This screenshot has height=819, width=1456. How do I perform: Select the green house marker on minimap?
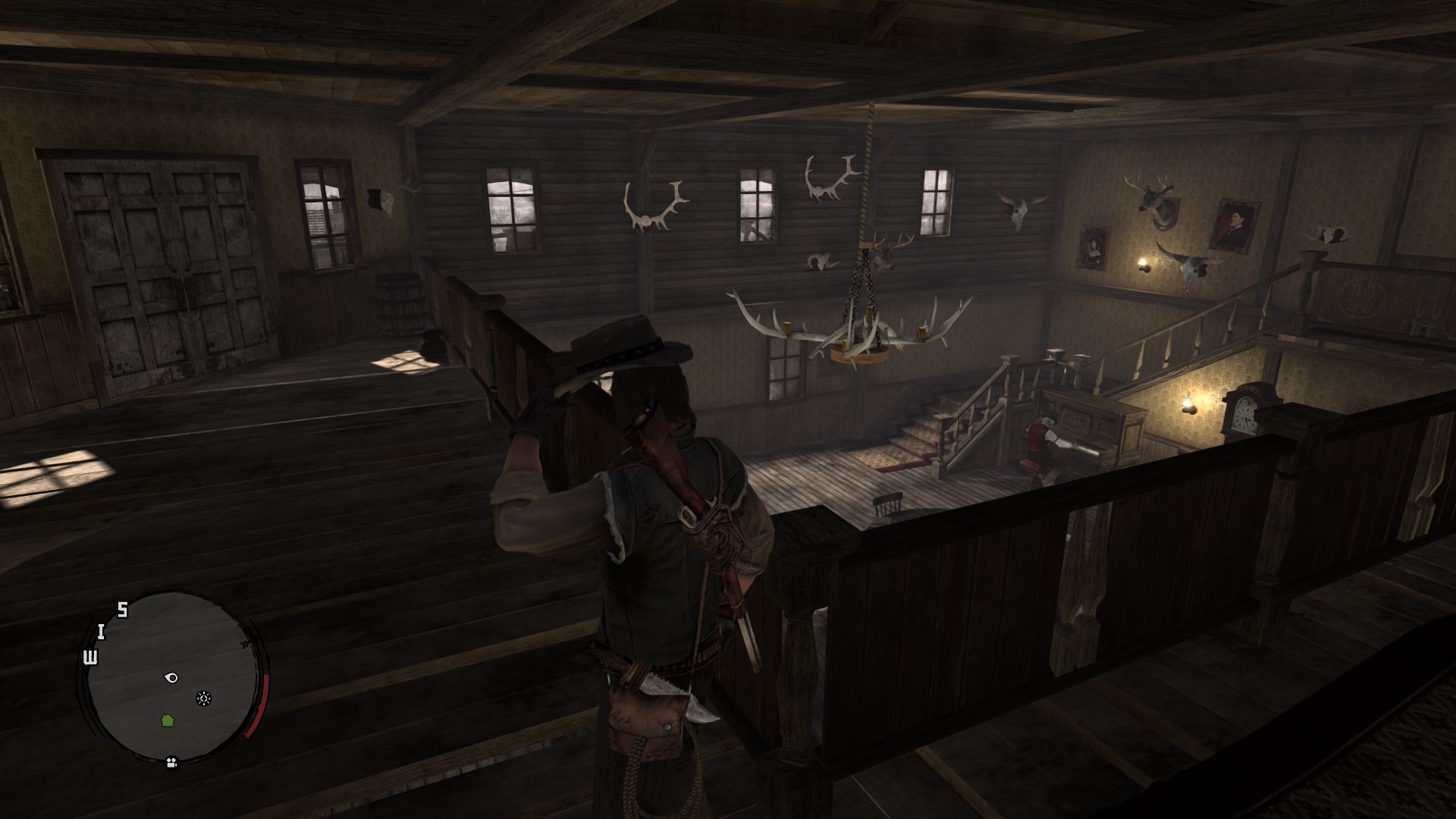coord(168,720)
